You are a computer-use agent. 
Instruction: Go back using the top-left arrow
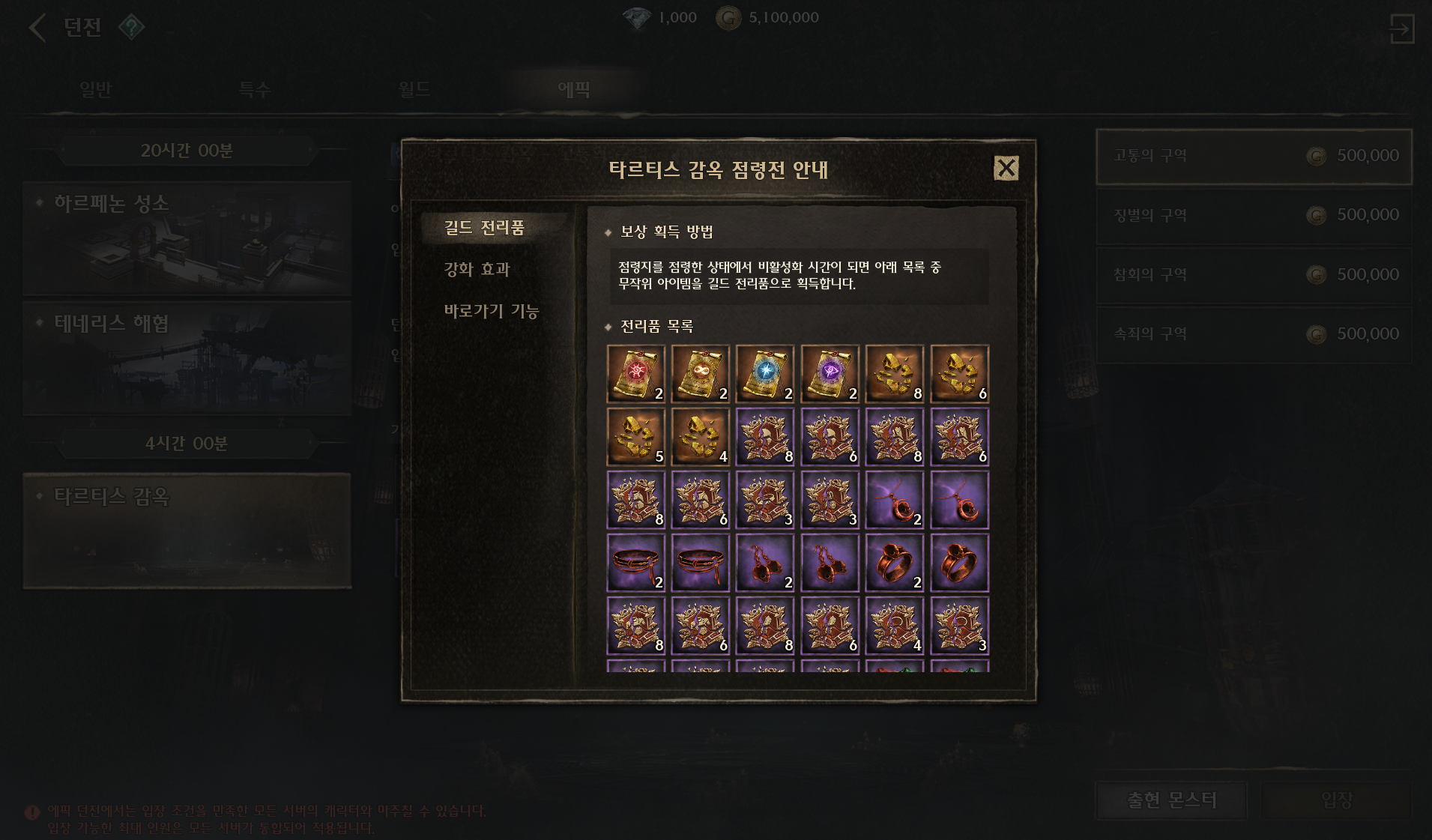click(37, 28)
